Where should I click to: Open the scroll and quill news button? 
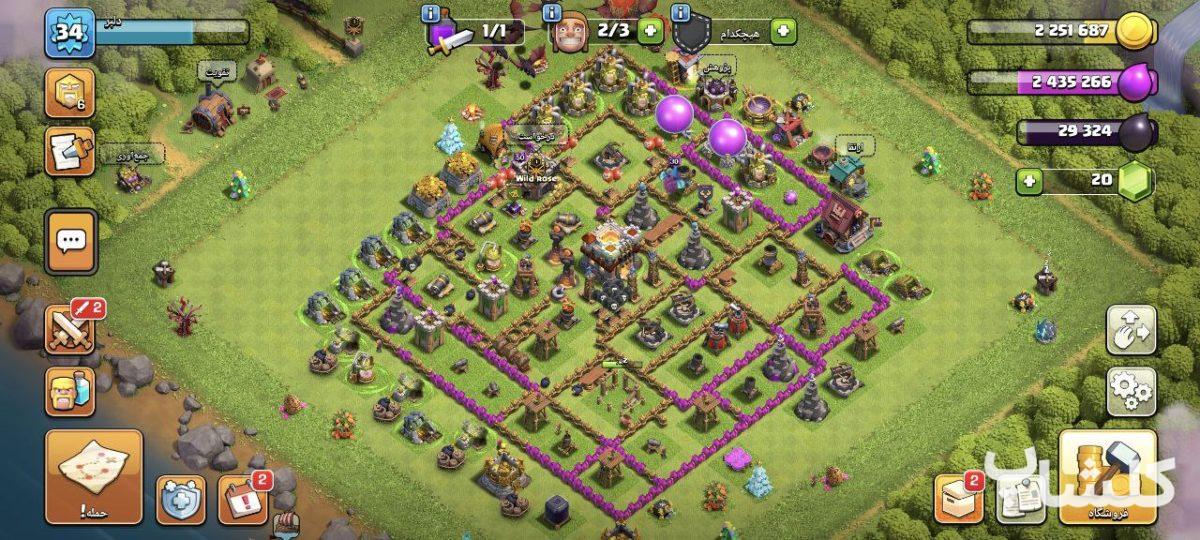pyautogui.click(x=71, y=151)
